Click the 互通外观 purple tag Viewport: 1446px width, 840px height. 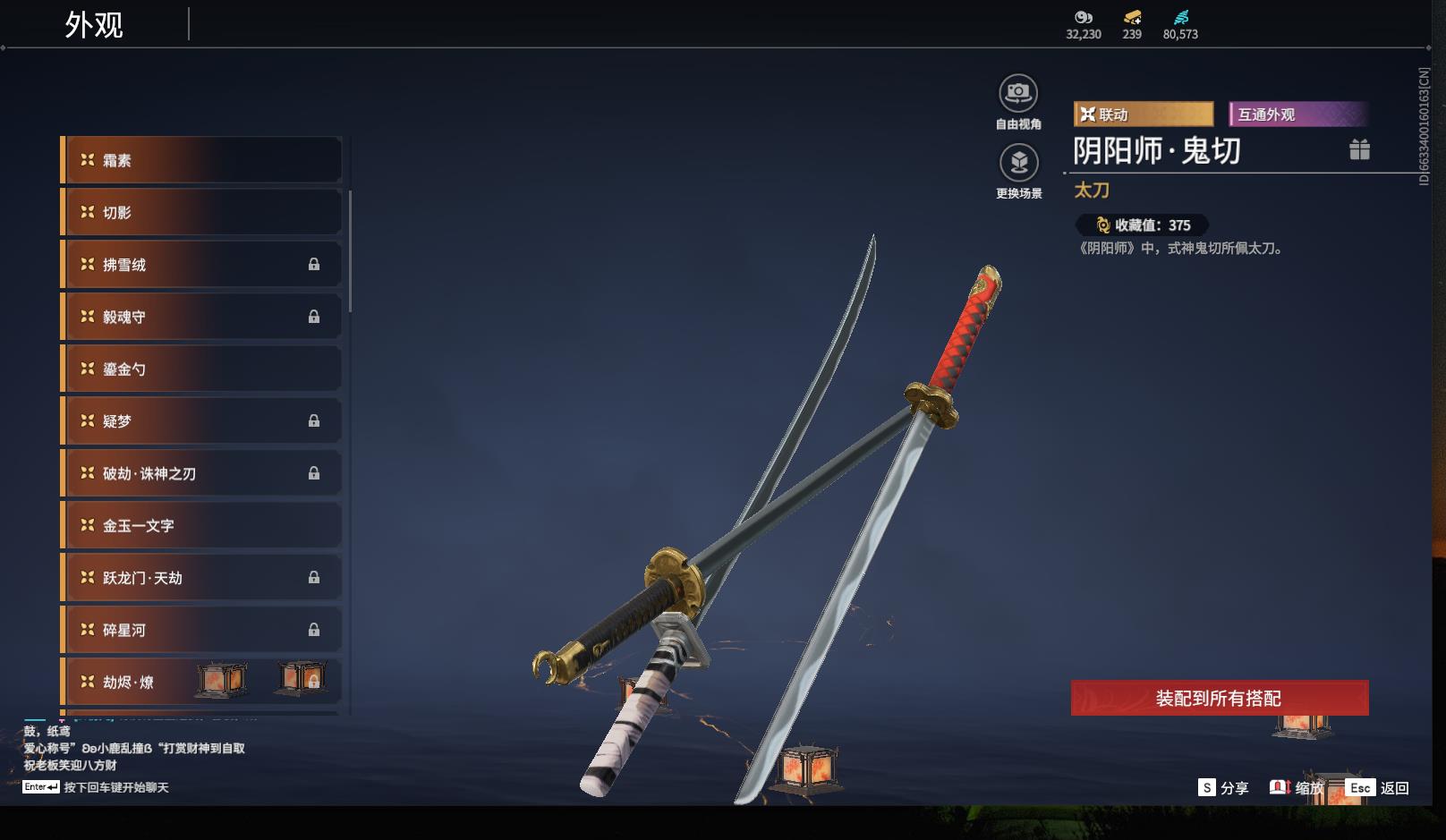point(1297,115)
